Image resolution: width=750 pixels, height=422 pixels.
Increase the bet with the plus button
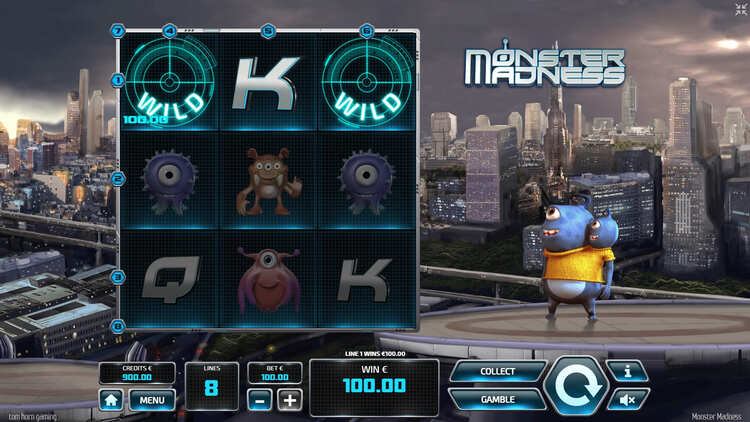click(289, 400)
